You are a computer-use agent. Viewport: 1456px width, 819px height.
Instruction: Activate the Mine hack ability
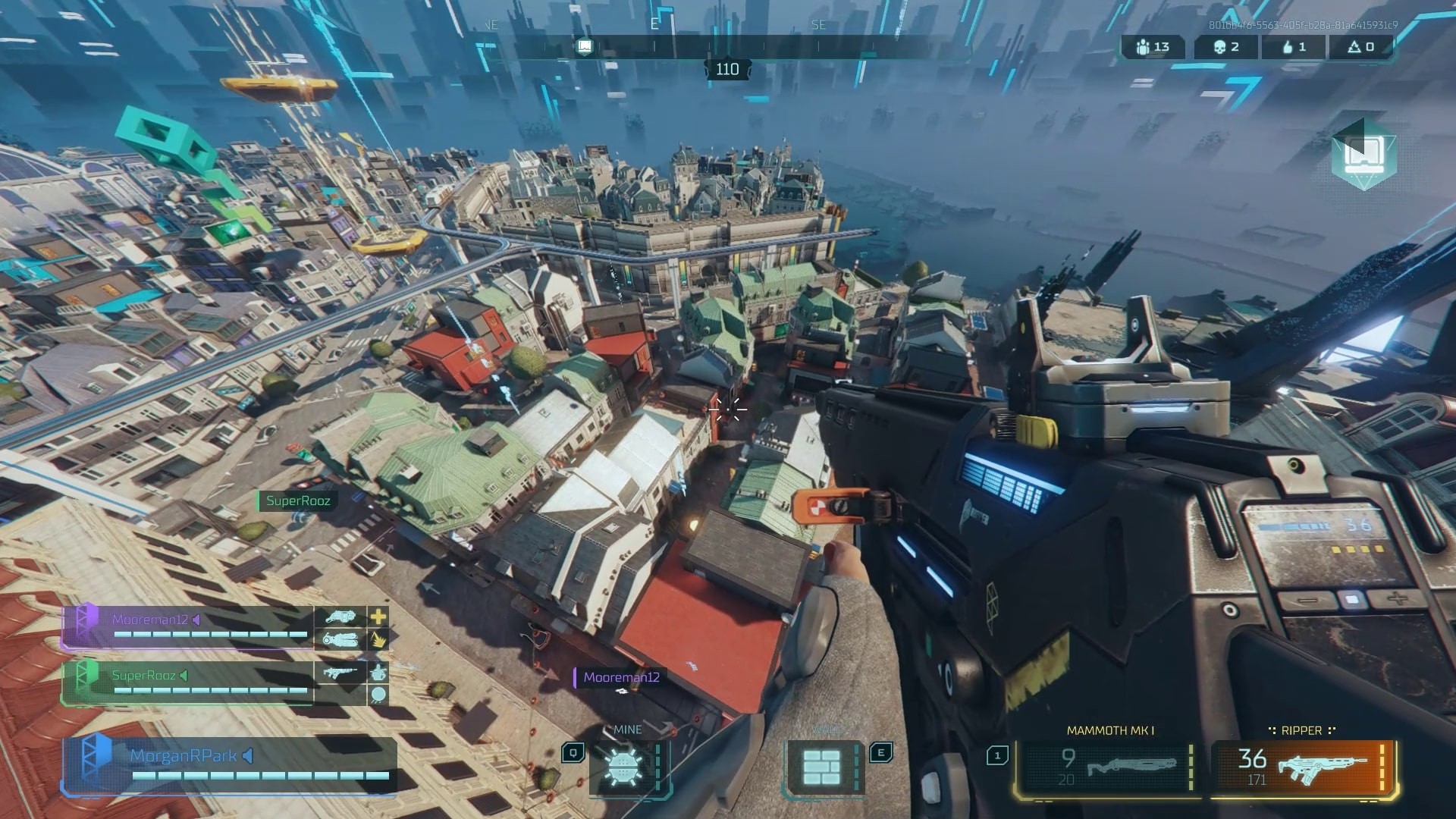[623, 767]
